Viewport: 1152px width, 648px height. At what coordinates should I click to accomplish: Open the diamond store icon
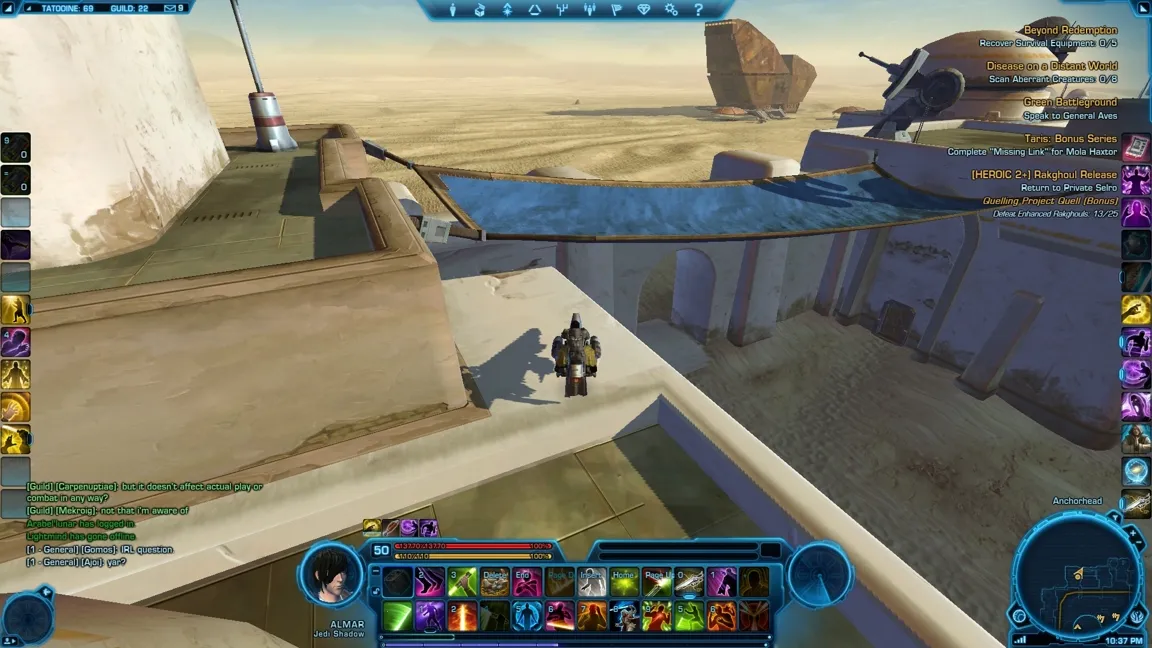643,10
